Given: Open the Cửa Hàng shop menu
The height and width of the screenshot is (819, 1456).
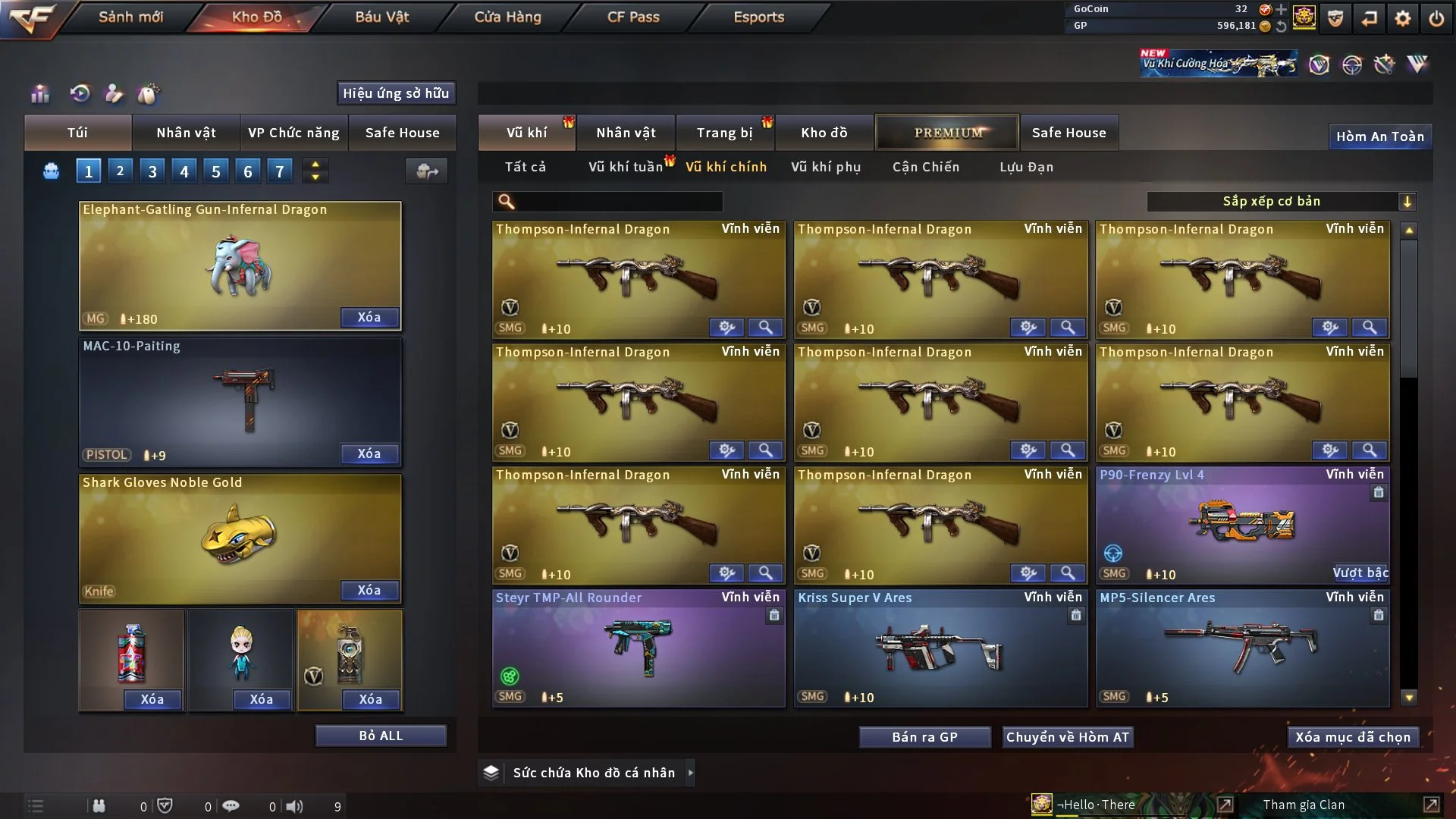Looking at the screenshot, I should (x=507, y=17).
